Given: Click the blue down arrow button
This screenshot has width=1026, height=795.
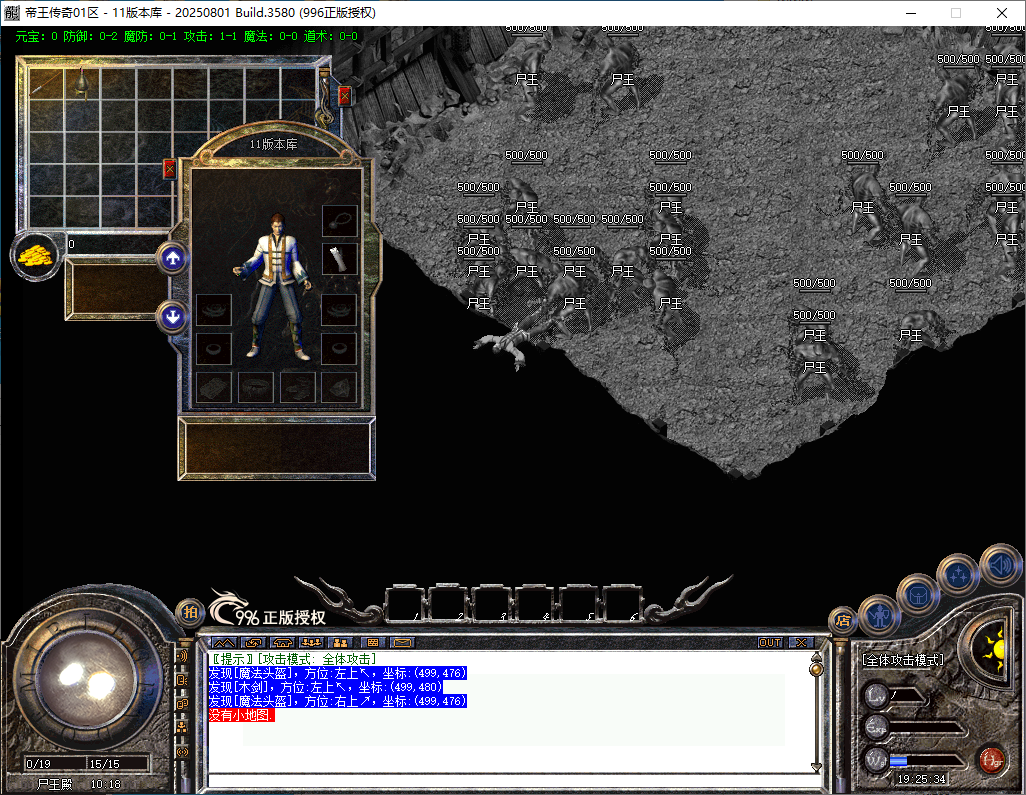Looking at the screenshot, I should pyautogui.click(x=173, y=318).
